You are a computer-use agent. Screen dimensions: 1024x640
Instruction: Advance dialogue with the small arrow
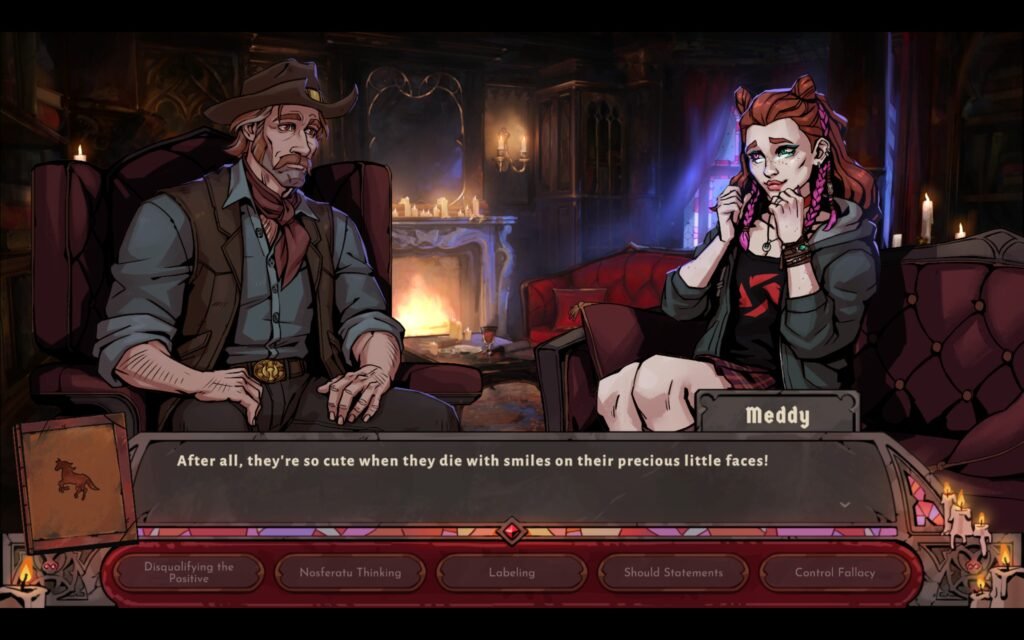pyautogui.click(x=845, y=505)
